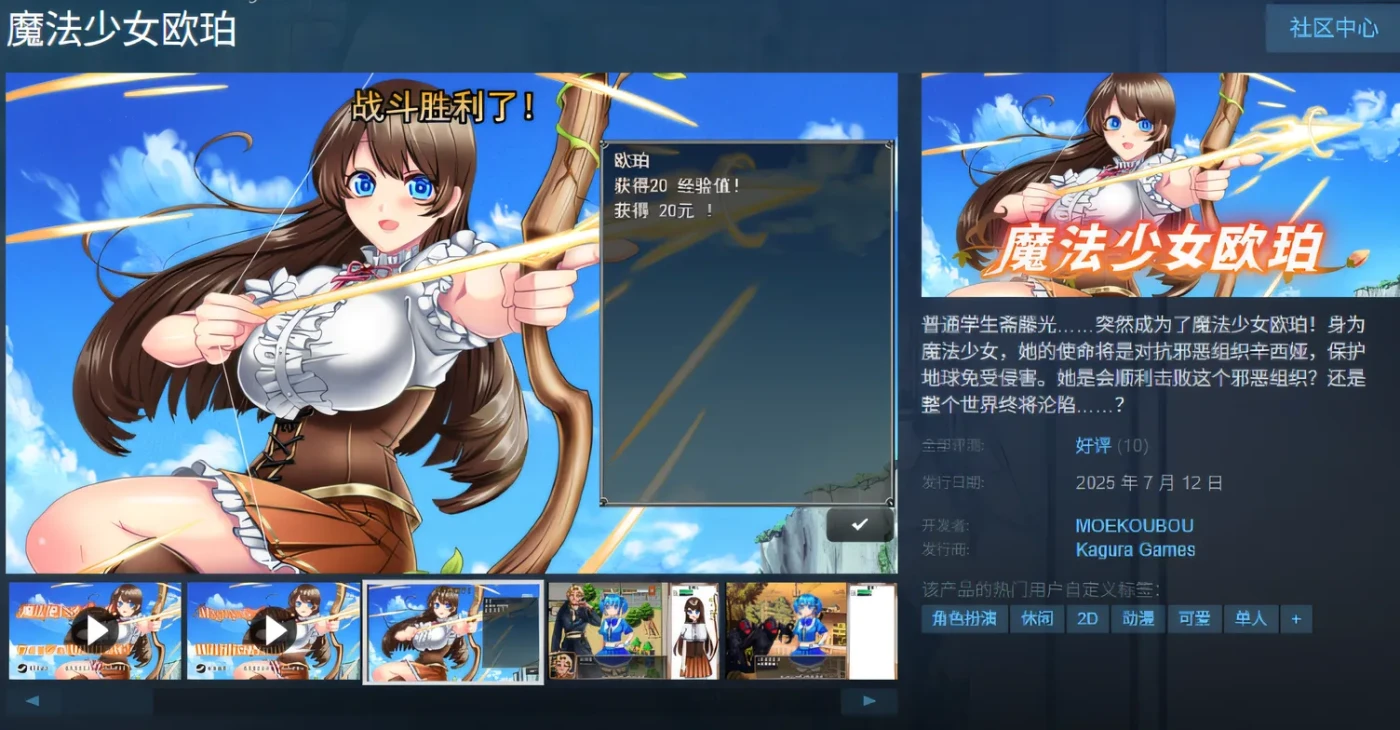Open the third screenshot thumbnail
Viewport: 1400px width, 730px height.
[452, 630]
